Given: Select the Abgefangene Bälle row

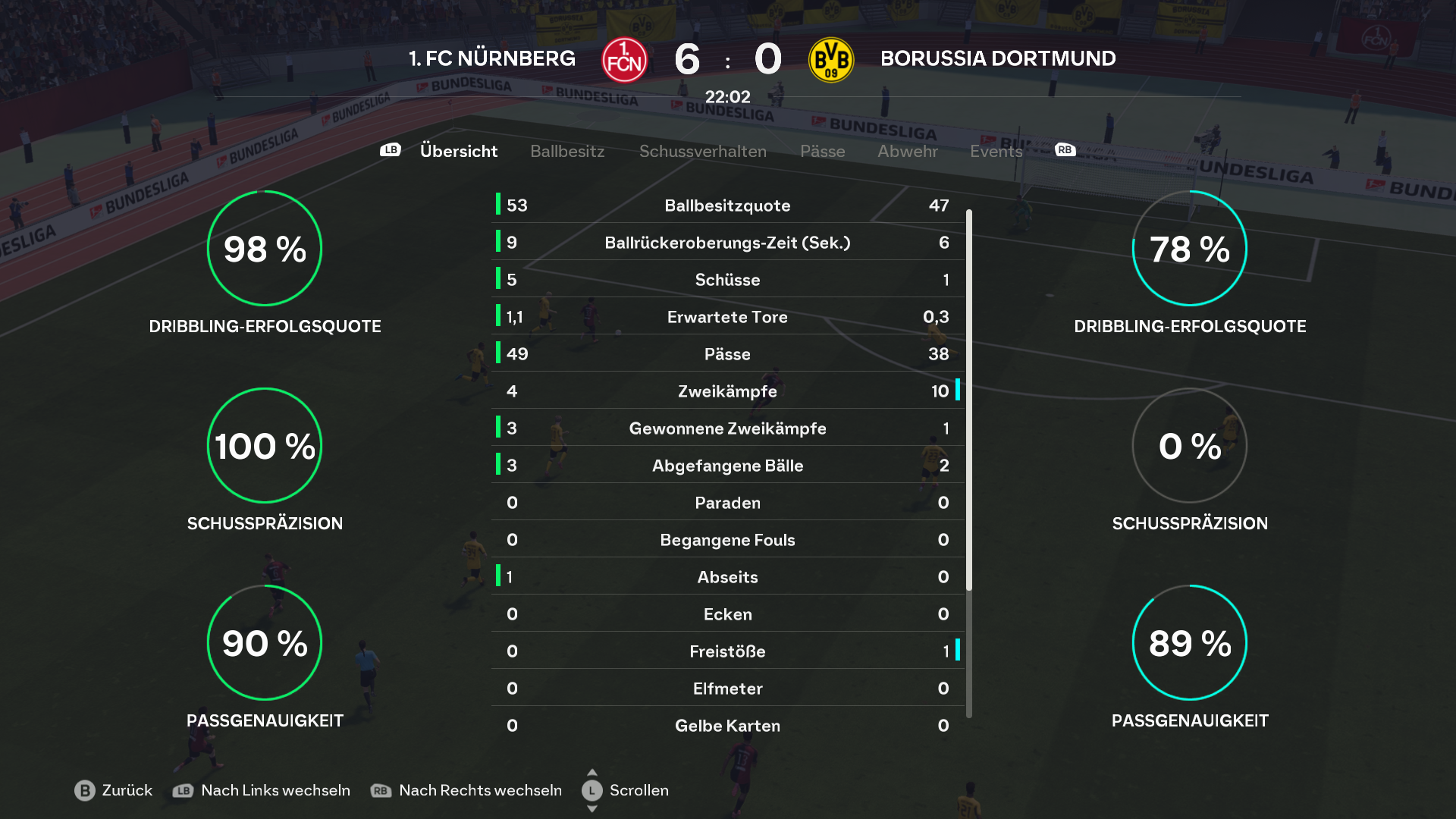Looking at the screenshot, I should (x=727, y=466).
